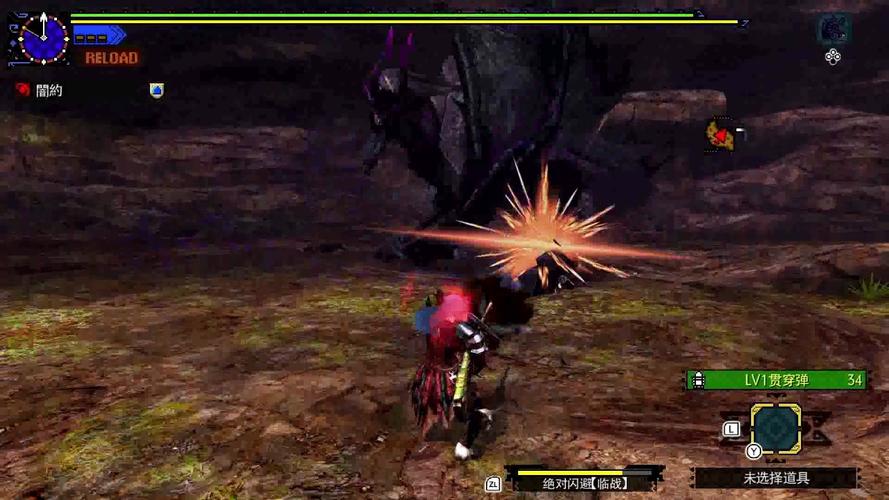
Task: Click the orange minimap with red arrow
Action: point(720,134)
